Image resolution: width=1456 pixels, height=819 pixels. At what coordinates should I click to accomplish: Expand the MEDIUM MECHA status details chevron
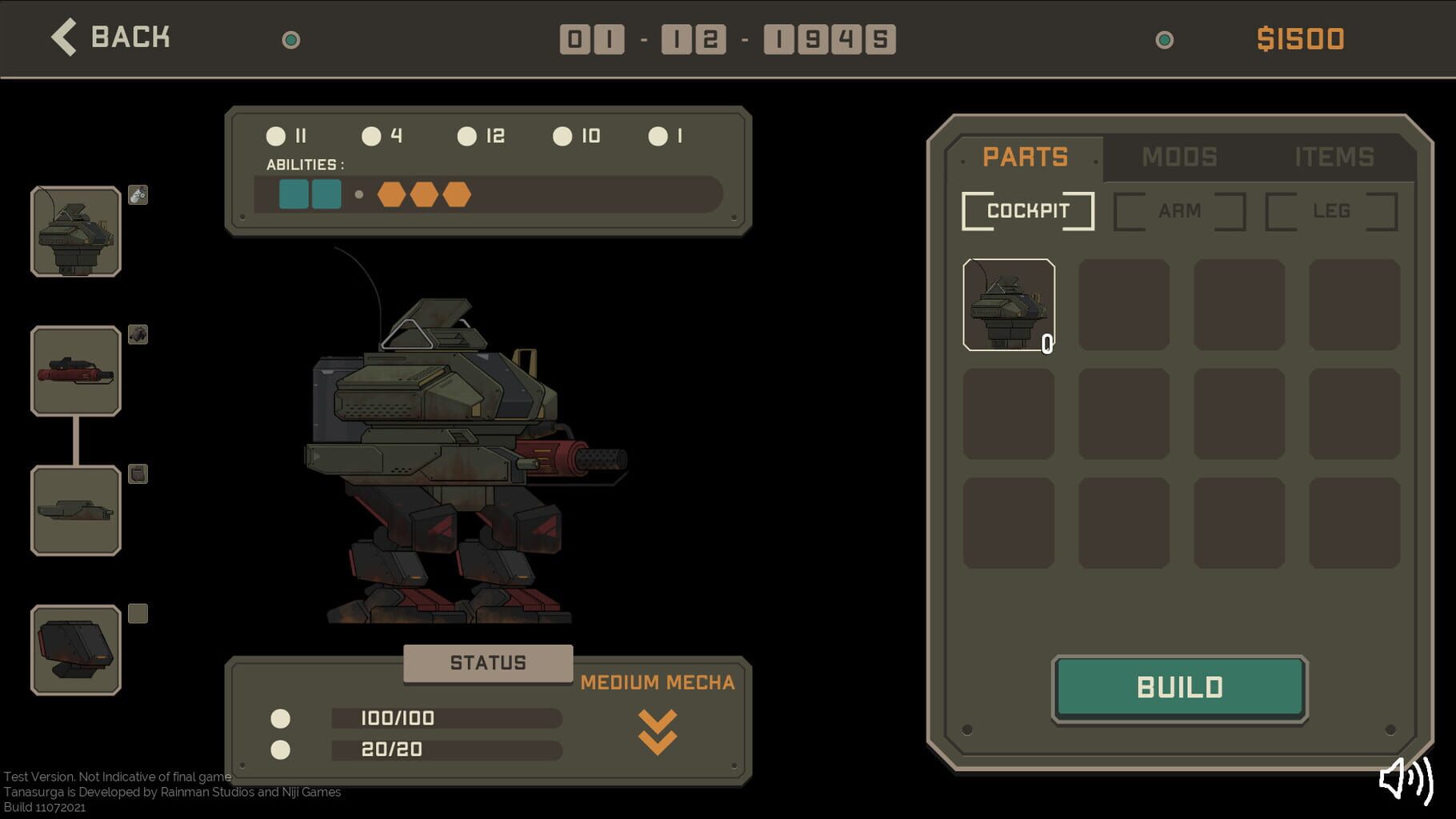(x=658, y=732)
